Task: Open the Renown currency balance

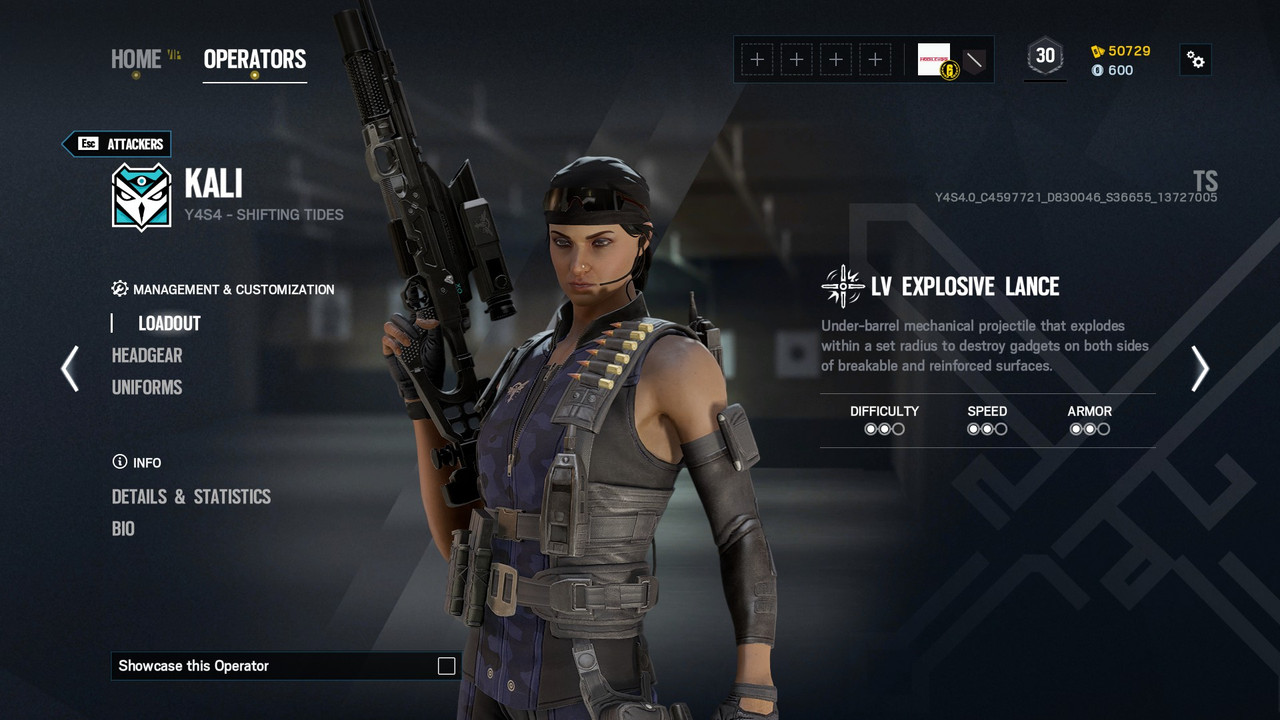Action: pos(1120,51)
